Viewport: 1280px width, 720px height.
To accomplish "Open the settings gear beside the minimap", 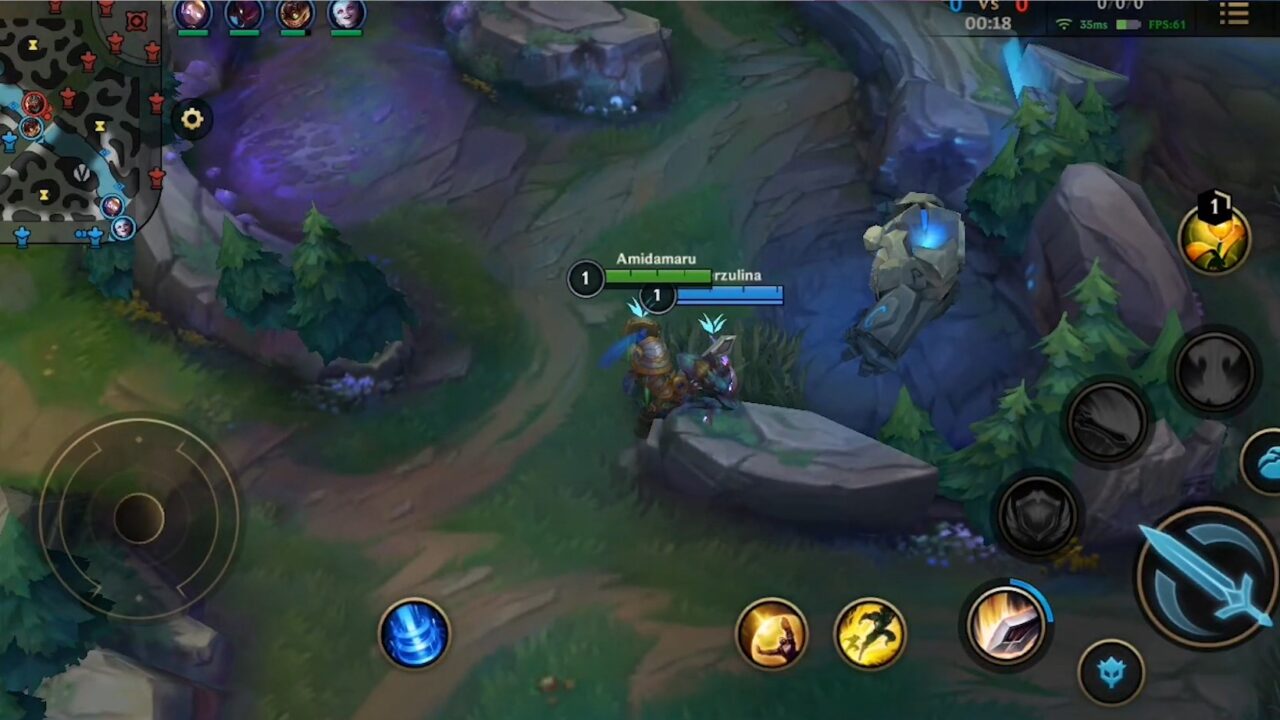I will click(192, 118).
